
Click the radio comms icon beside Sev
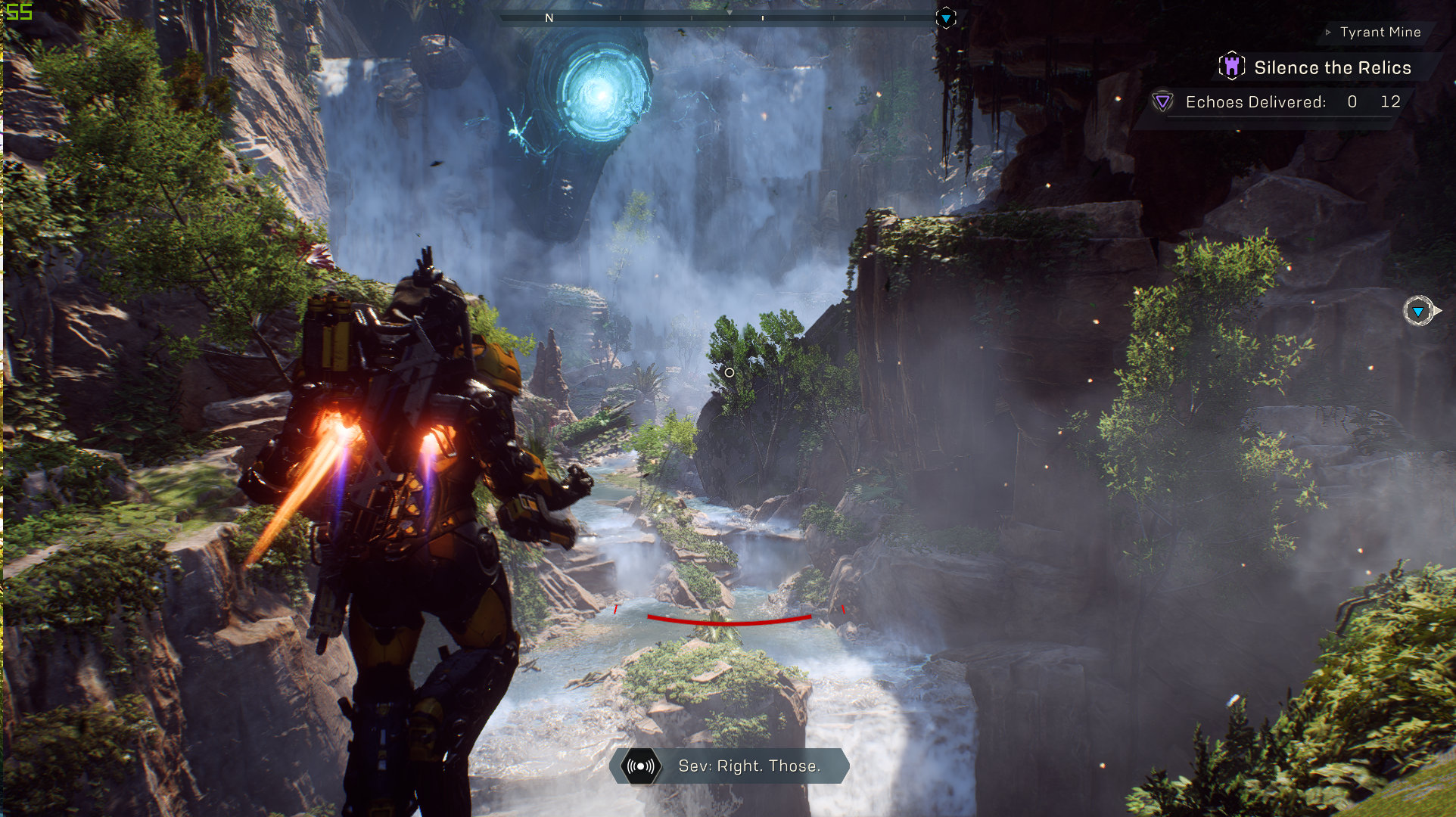(641, 766)
